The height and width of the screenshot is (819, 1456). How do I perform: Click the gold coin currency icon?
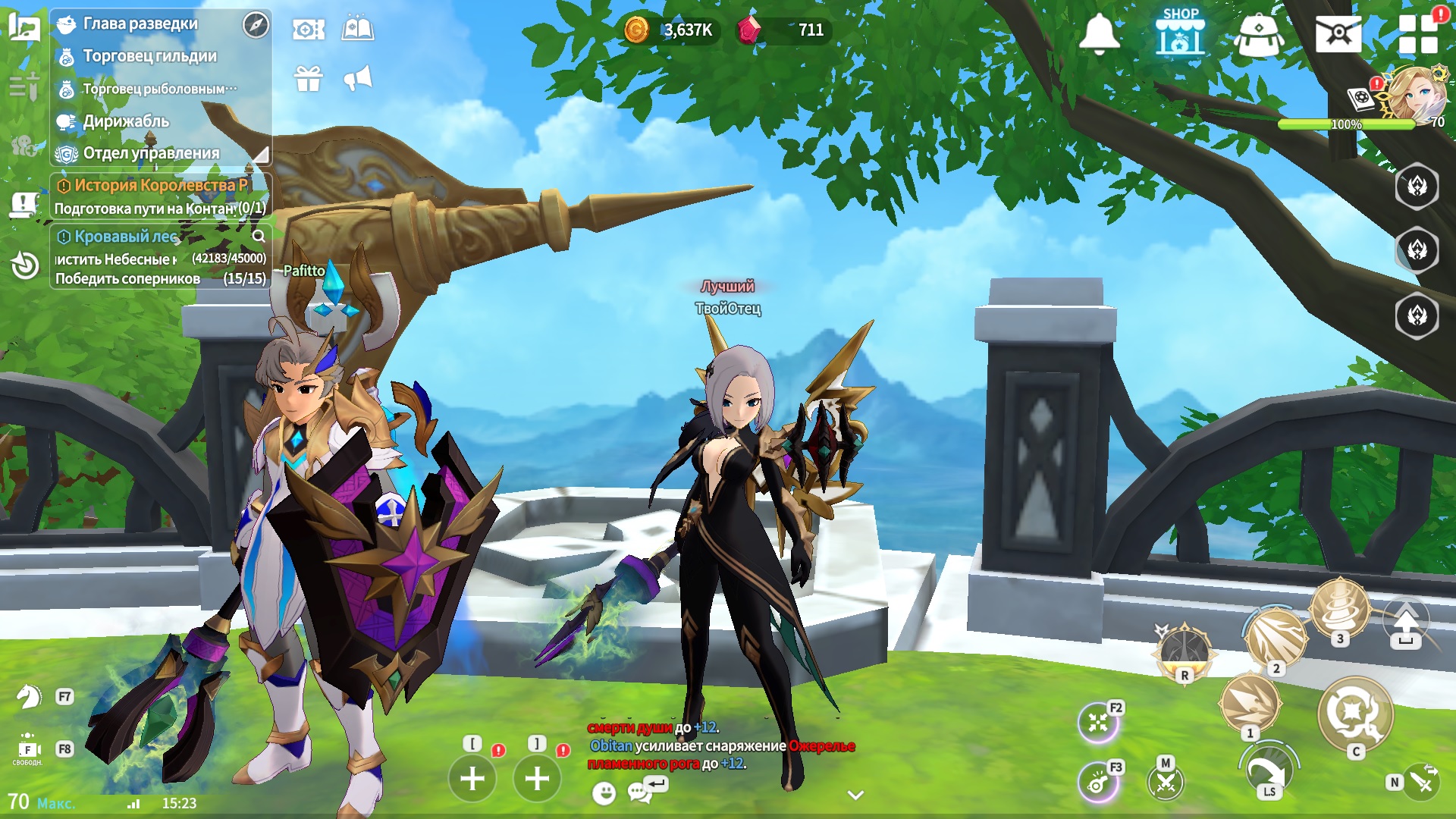click(x=636, y=30)
